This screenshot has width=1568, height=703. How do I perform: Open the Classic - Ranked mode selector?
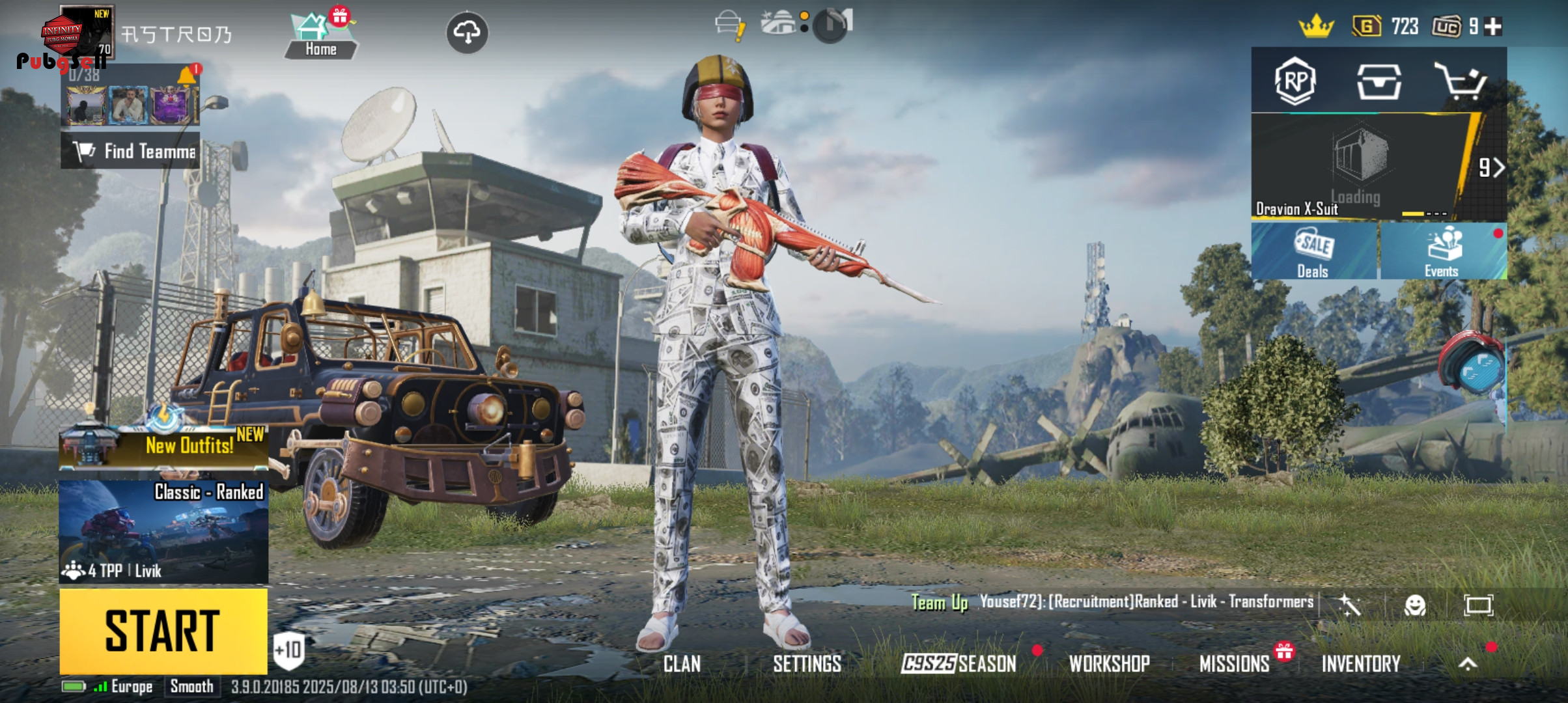[x=163, y=531]
